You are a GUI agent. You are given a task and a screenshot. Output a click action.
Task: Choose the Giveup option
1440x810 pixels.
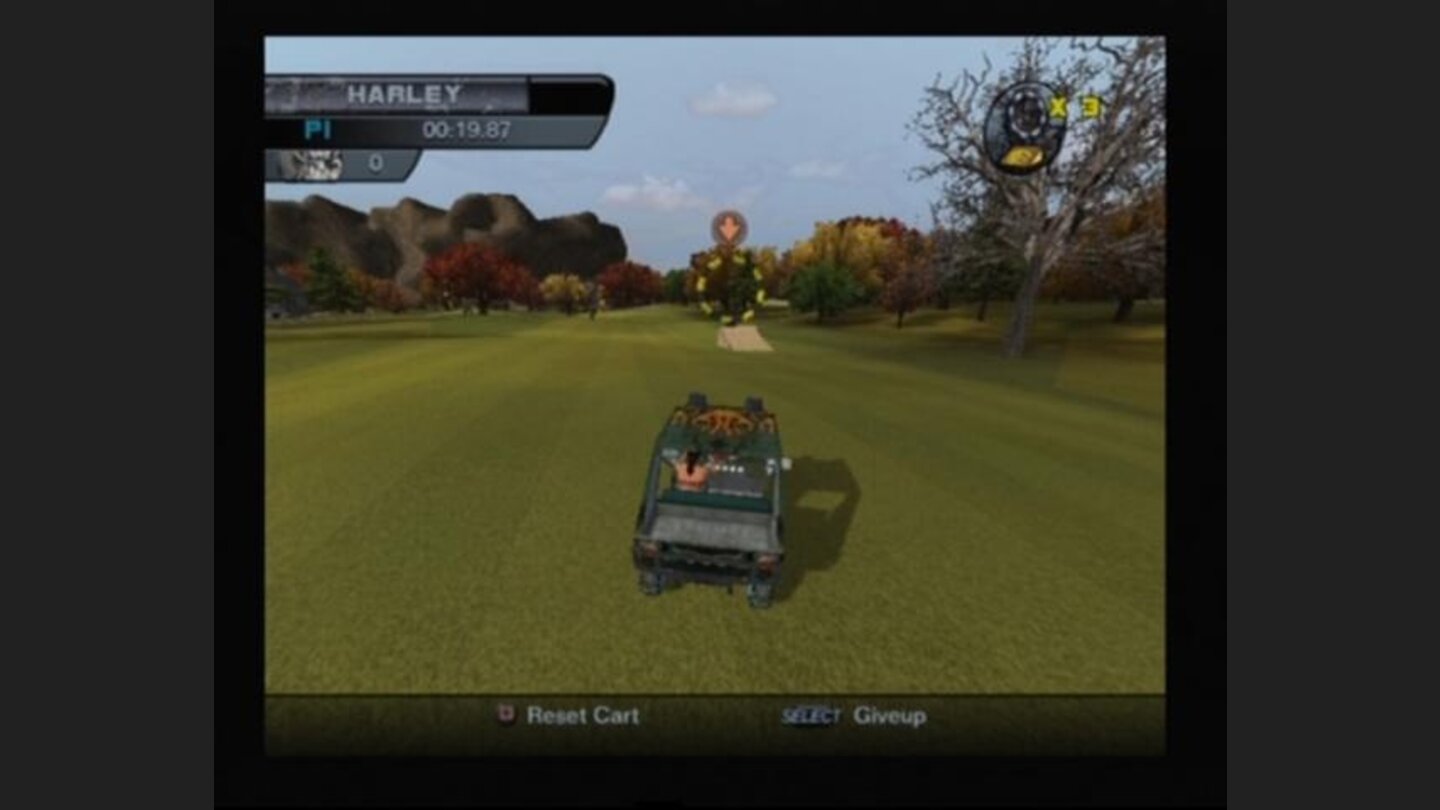(886, 716)
